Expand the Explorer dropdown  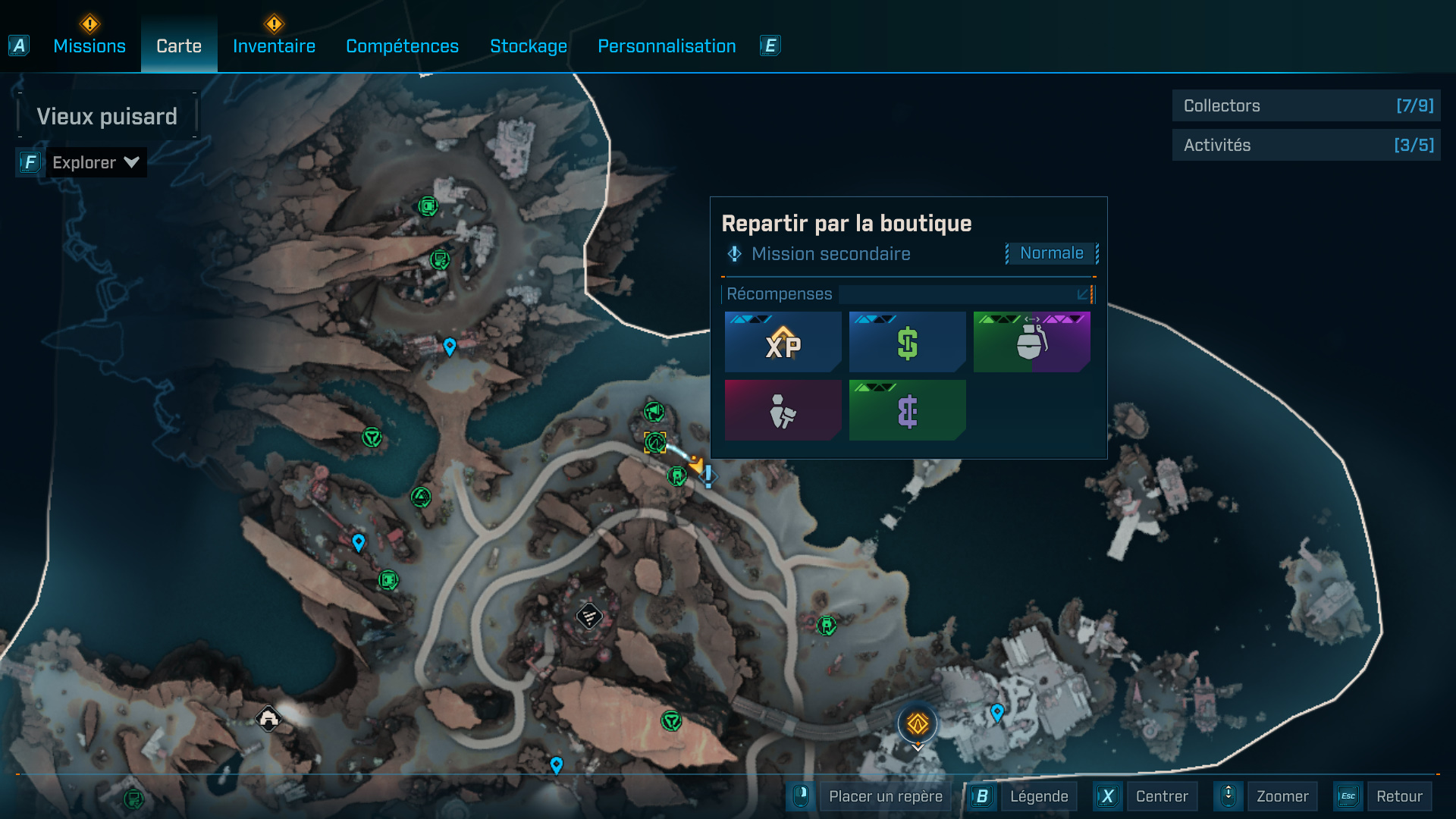tap(95, 162)
